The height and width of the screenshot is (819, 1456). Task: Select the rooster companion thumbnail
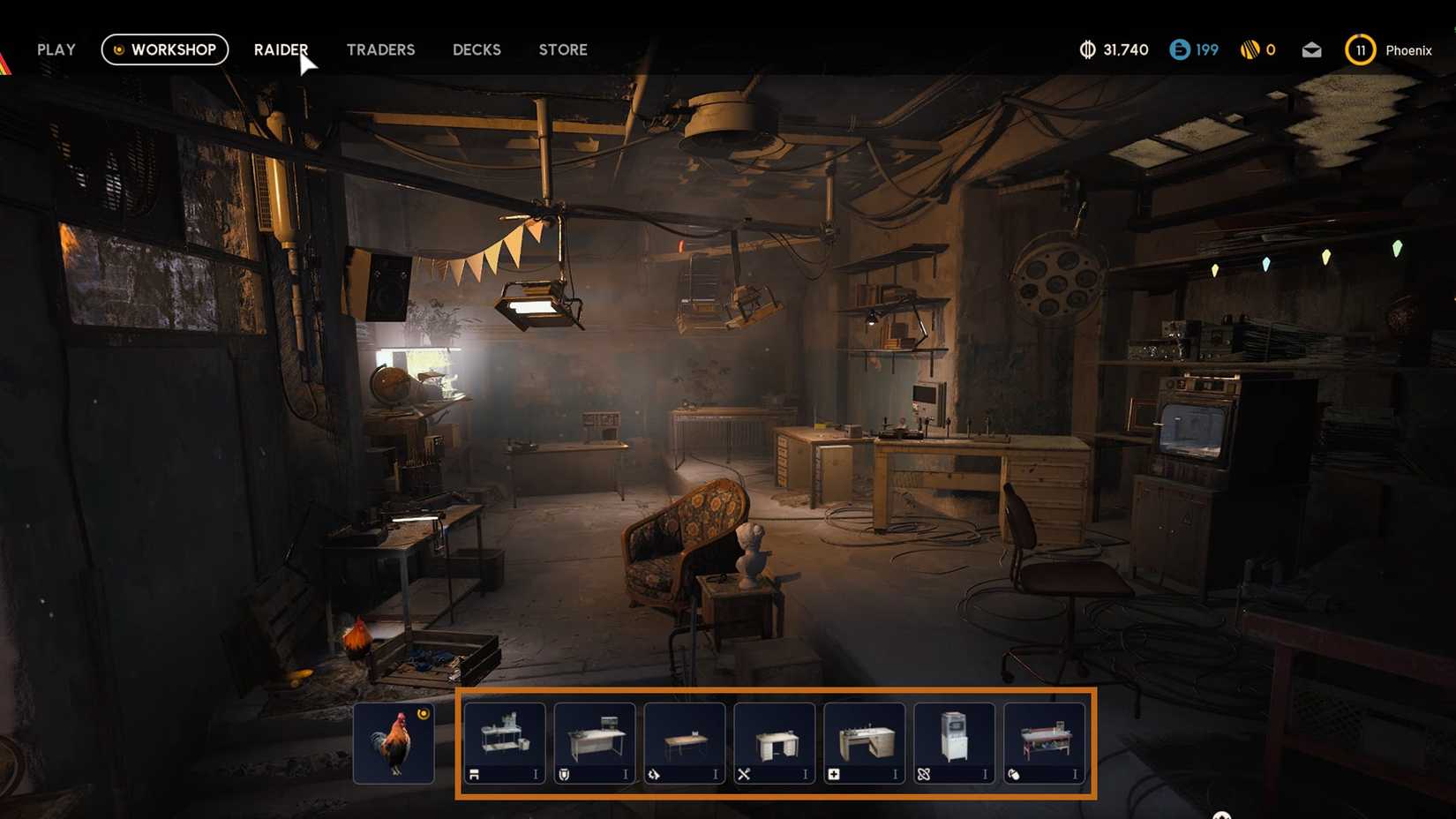[394, 742]
